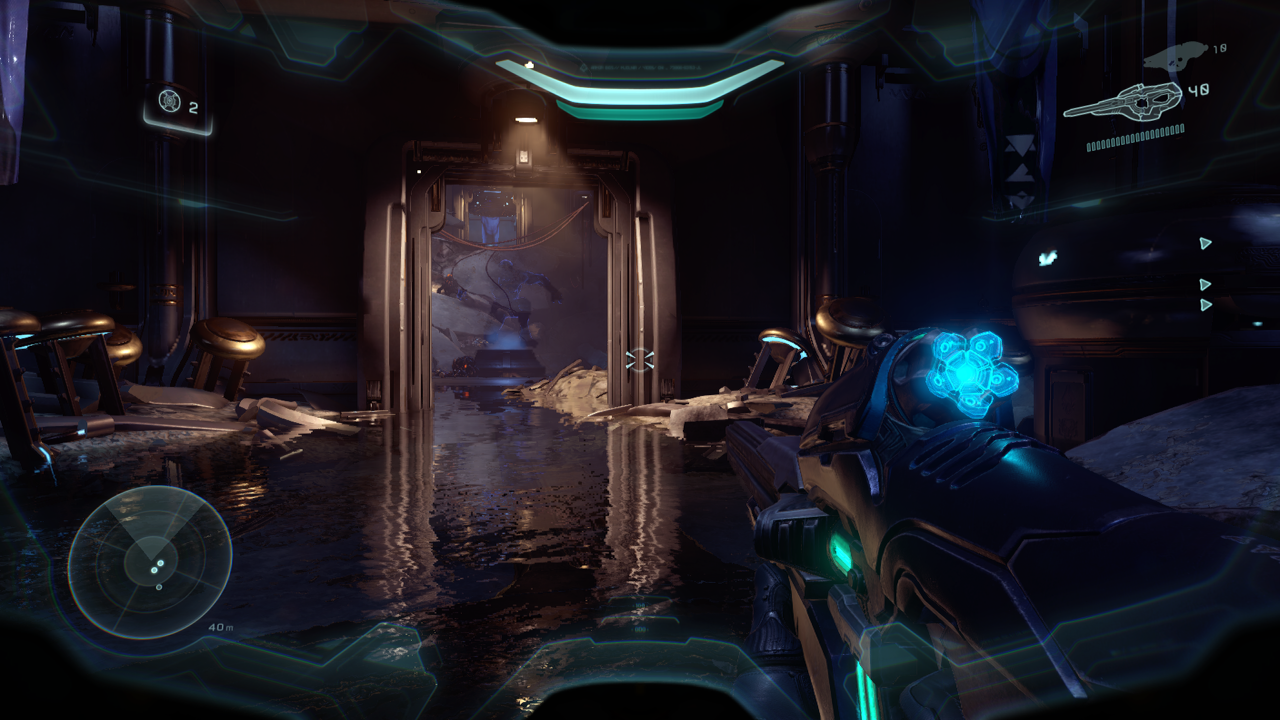Select the grenade icon showing 2
The width and height of the screenshot is (1280, 720).
coord(169,101)
